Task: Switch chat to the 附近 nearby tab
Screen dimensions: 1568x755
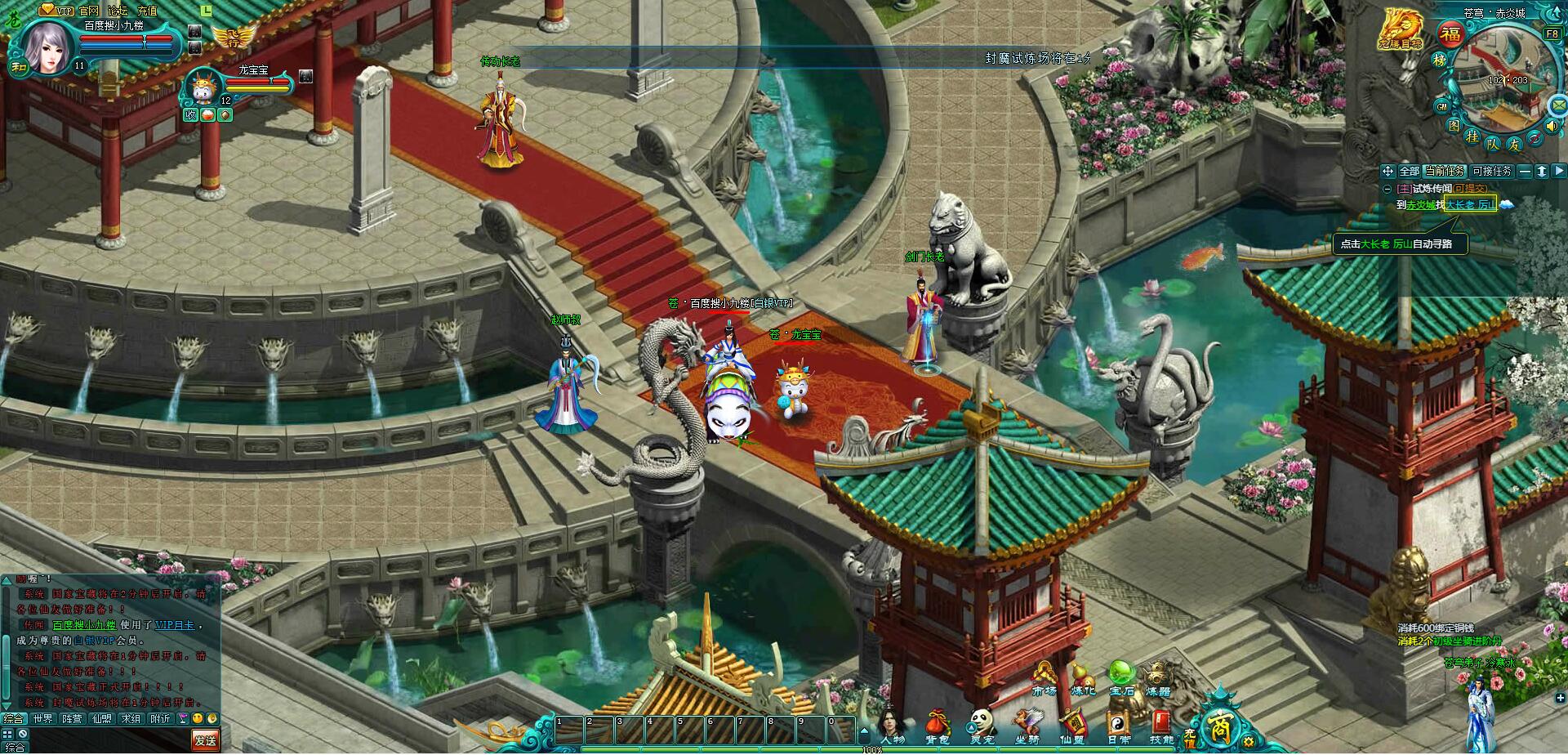Action: pyautogui.click(x=160, y=719)
